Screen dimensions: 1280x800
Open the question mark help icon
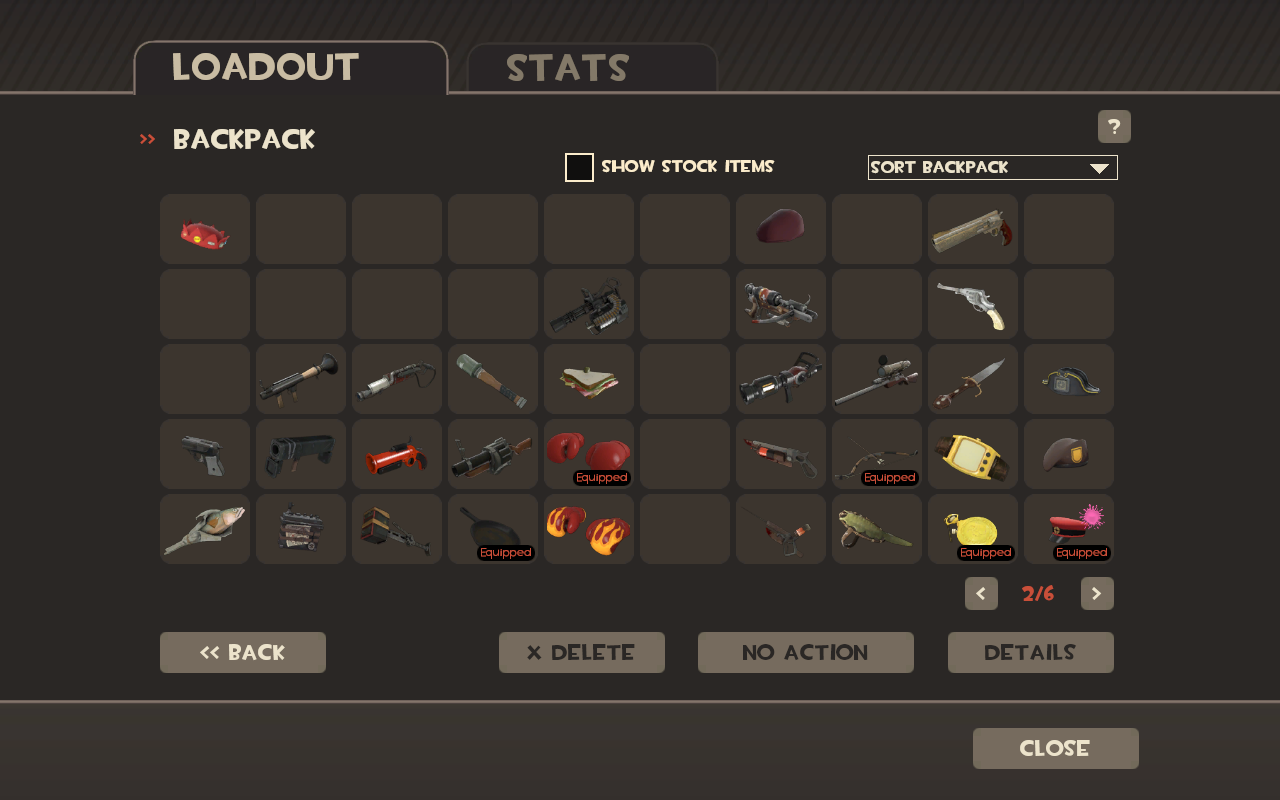tap(1113, 126)
